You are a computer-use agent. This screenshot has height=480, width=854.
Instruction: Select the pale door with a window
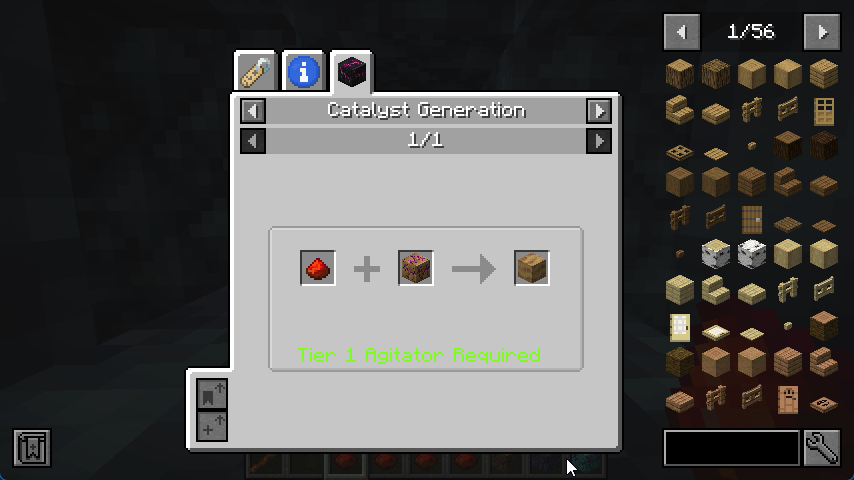coord(680,326)
